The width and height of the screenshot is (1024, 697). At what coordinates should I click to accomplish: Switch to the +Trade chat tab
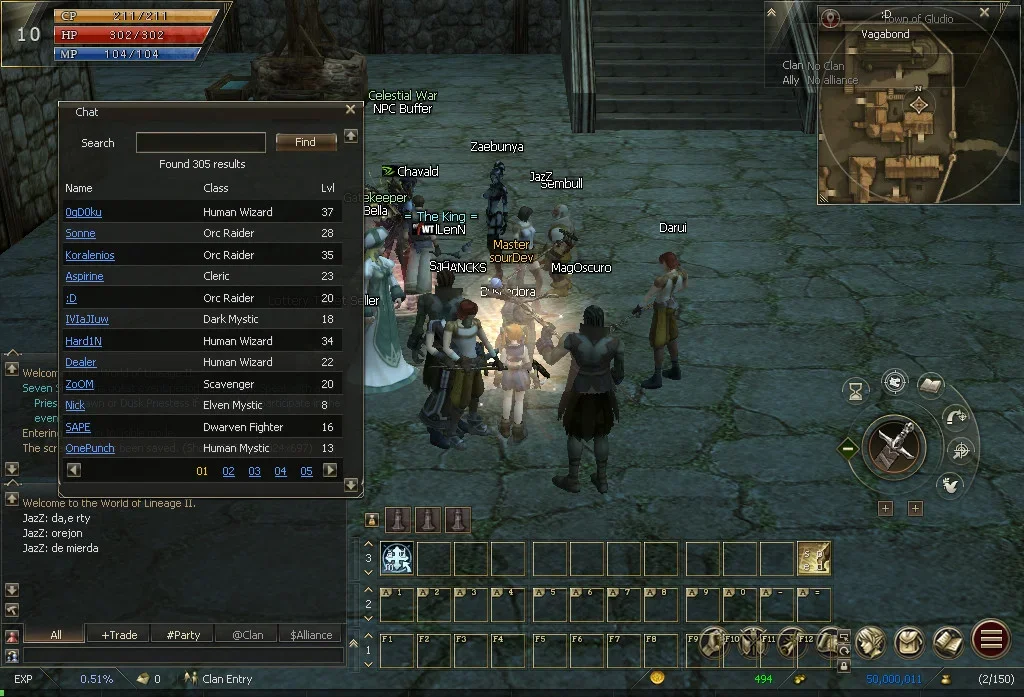tap(119, 634)
